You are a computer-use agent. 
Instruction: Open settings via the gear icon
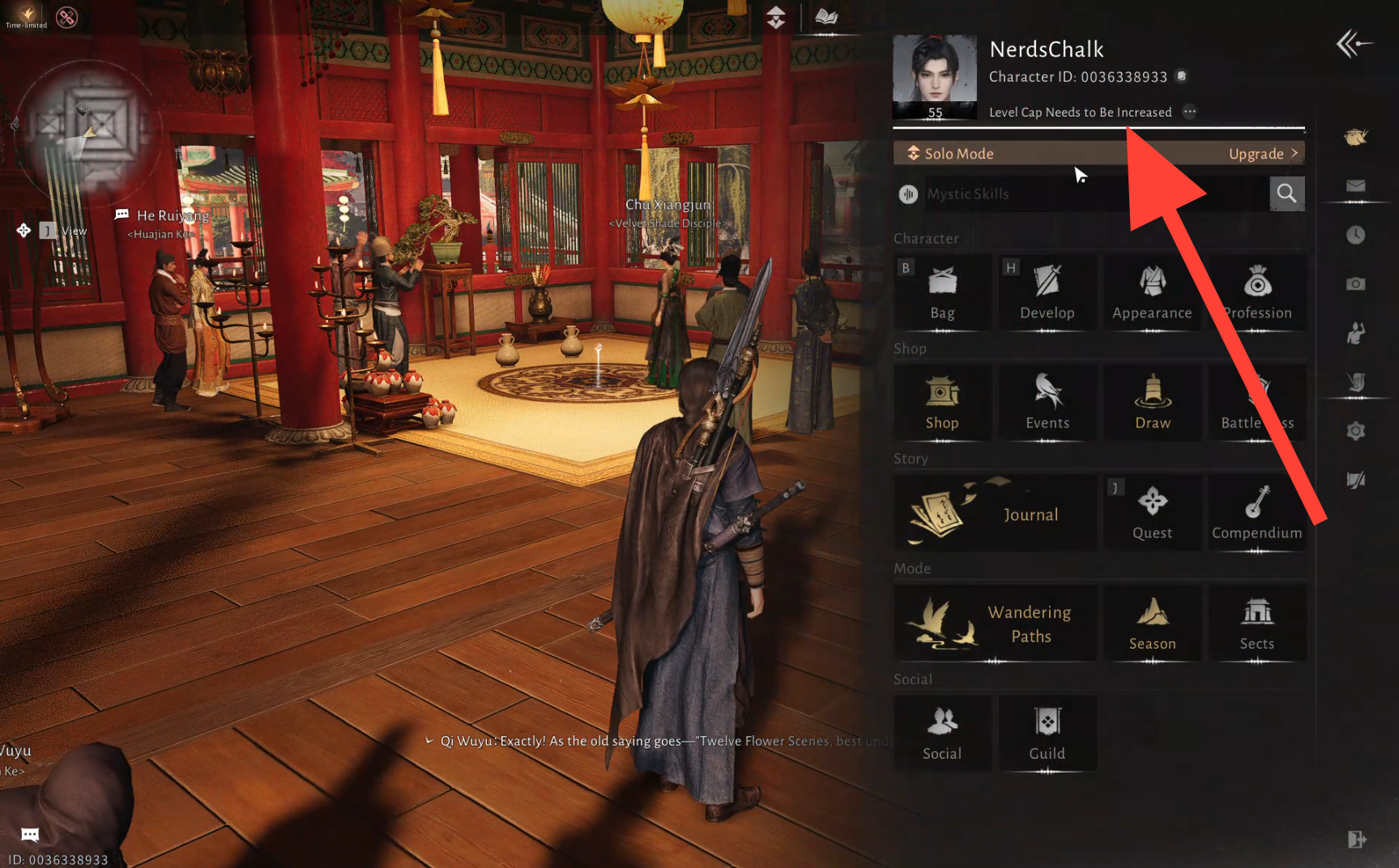coord(1356,431)
